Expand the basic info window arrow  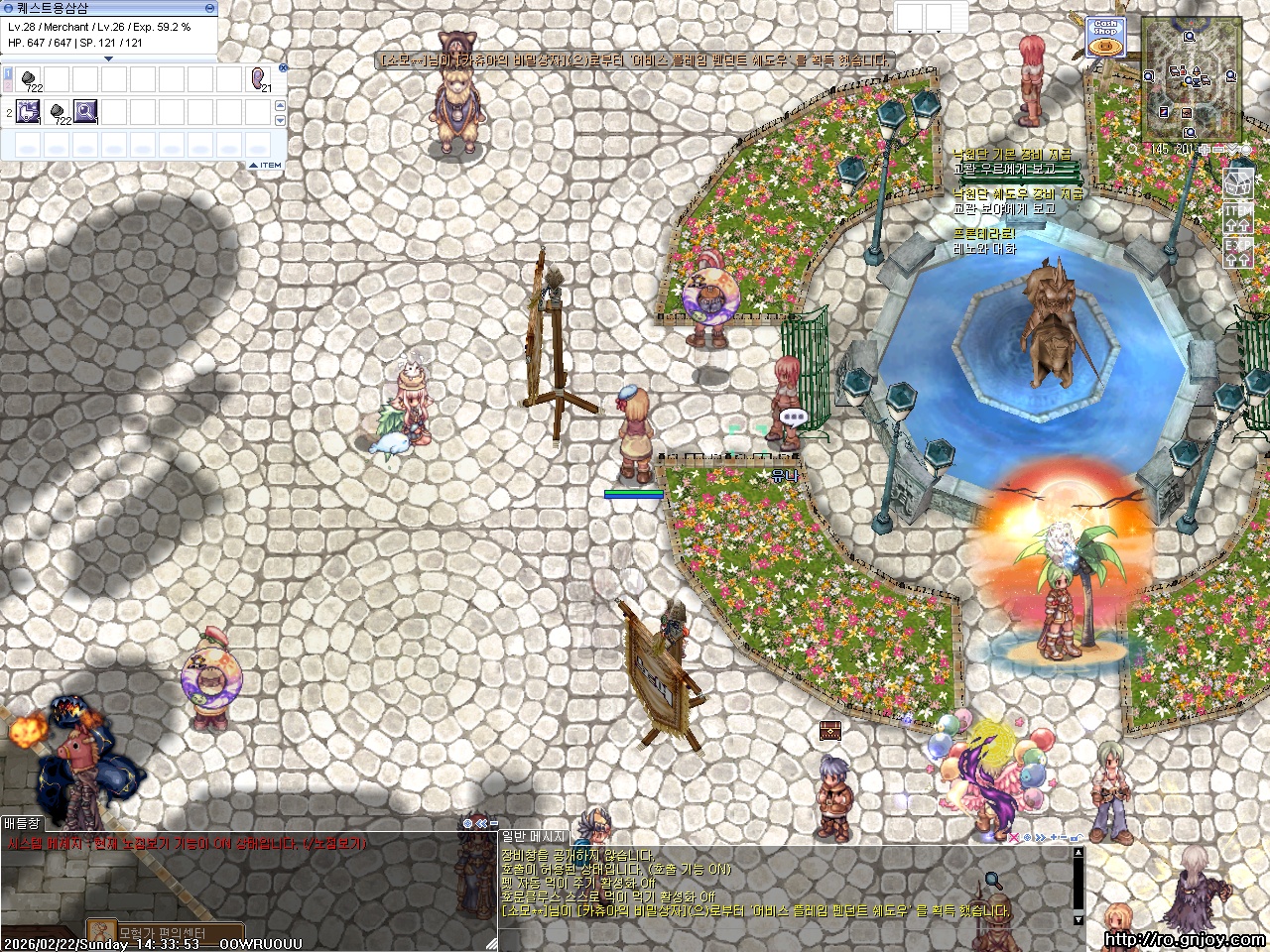pyautogui.click(x=109, y=59)
